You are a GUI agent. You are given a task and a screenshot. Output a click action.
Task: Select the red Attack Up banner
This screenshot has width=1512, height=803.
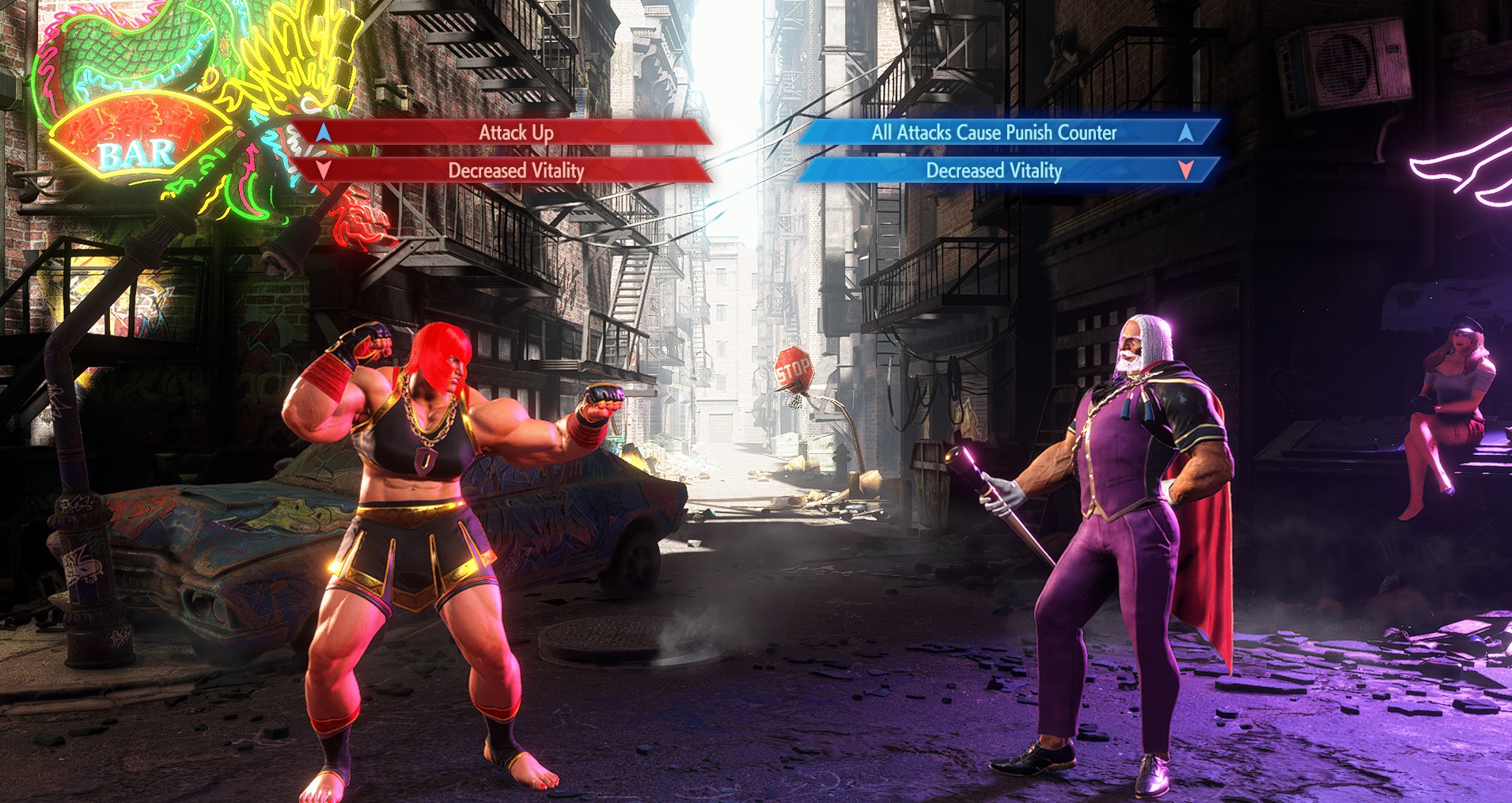(515, 132)
